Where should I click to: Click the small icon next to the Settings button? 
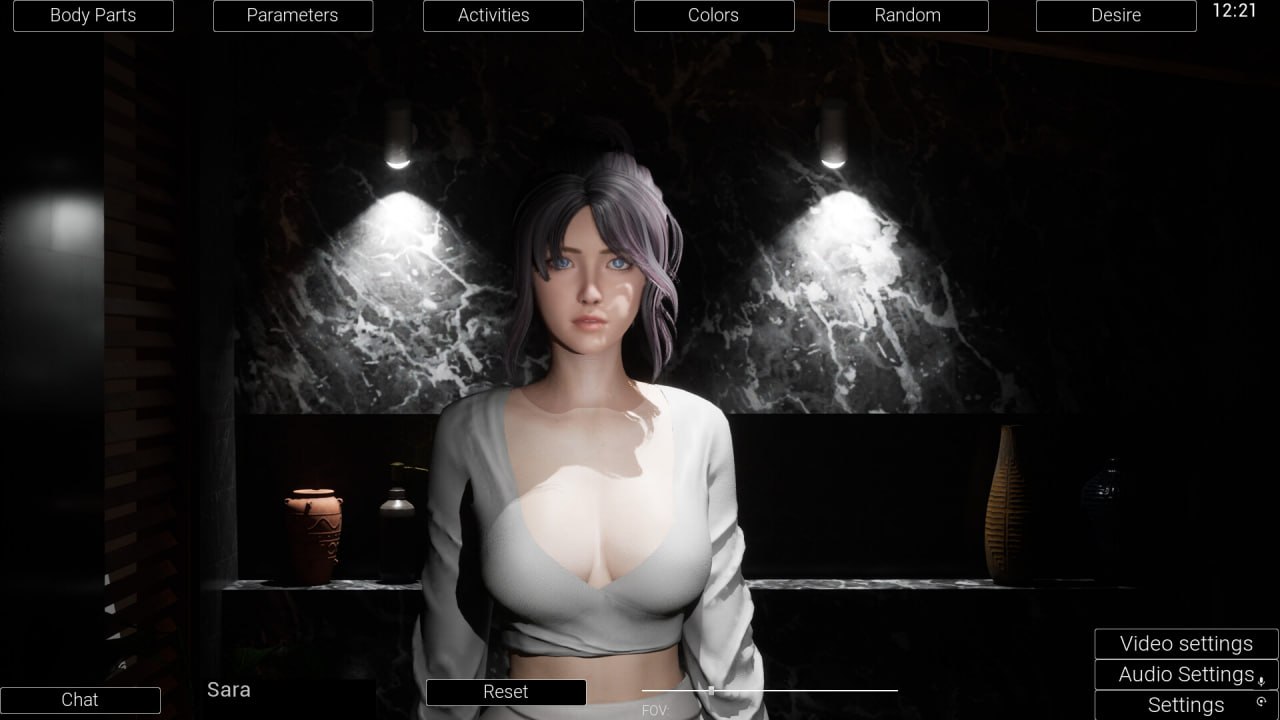[x=1263, y=702]
